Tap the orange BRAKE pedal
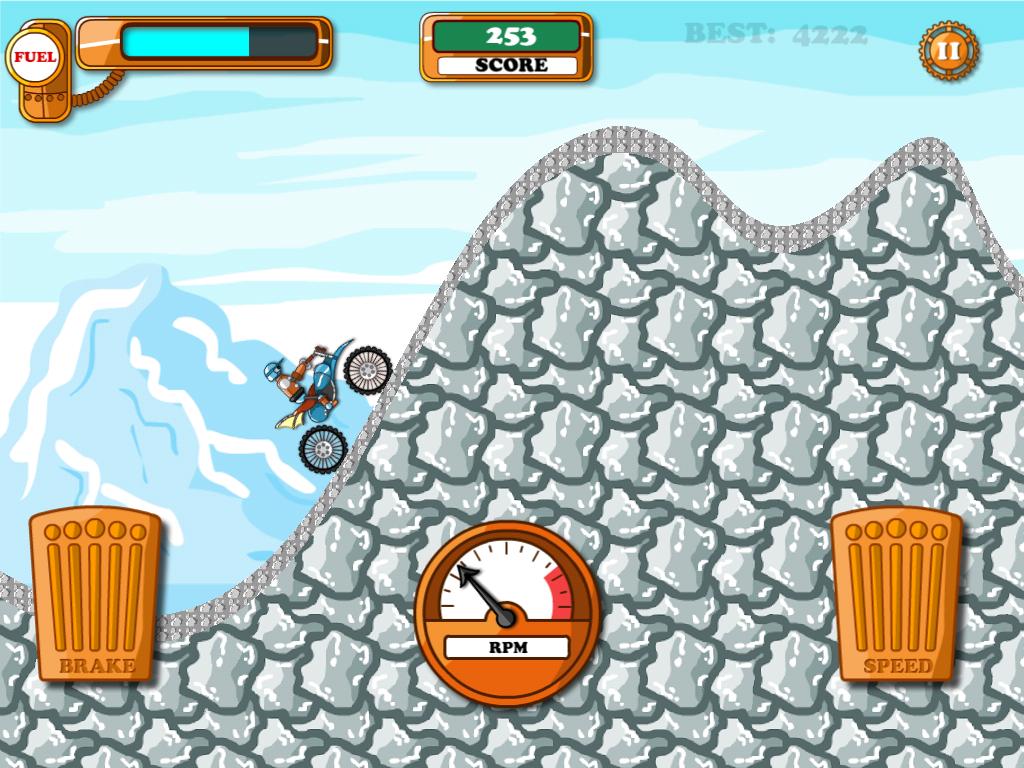This screenshot has height=768, width=1024. [95, 594]
